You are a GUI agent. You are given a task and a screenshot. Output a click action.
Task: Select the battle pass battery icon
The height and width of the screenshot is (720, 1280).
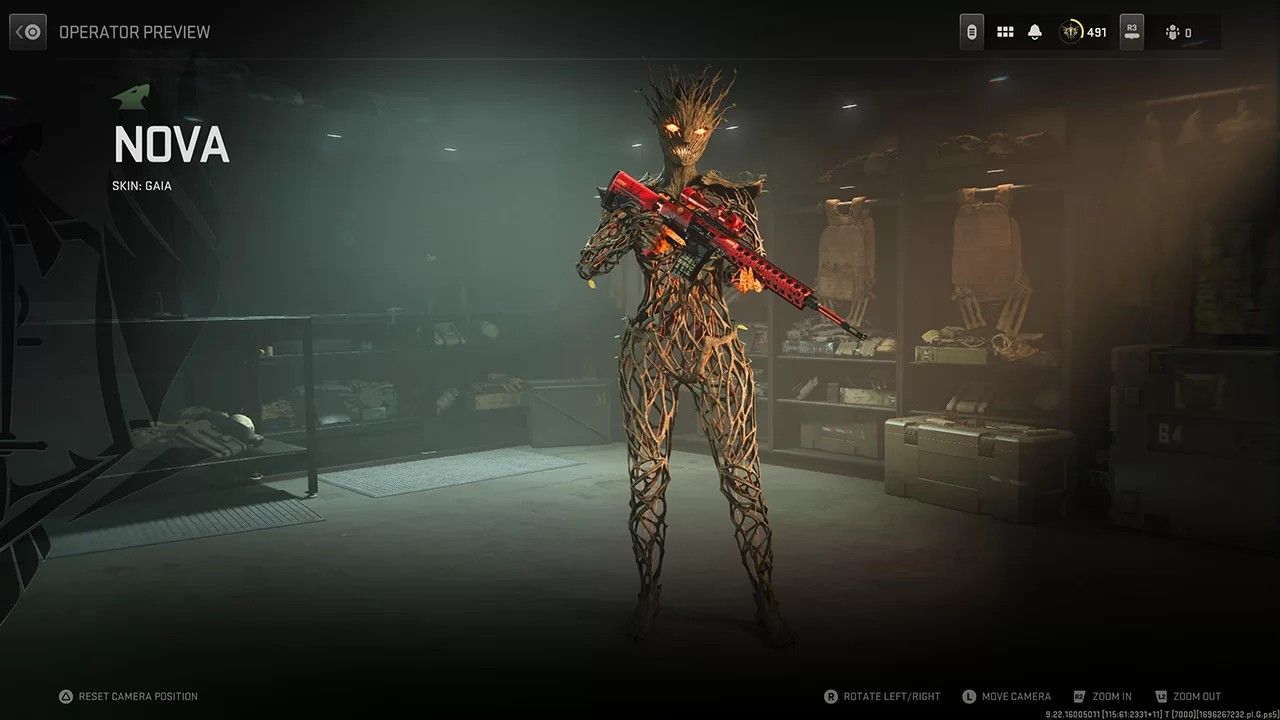coord(971,31)
